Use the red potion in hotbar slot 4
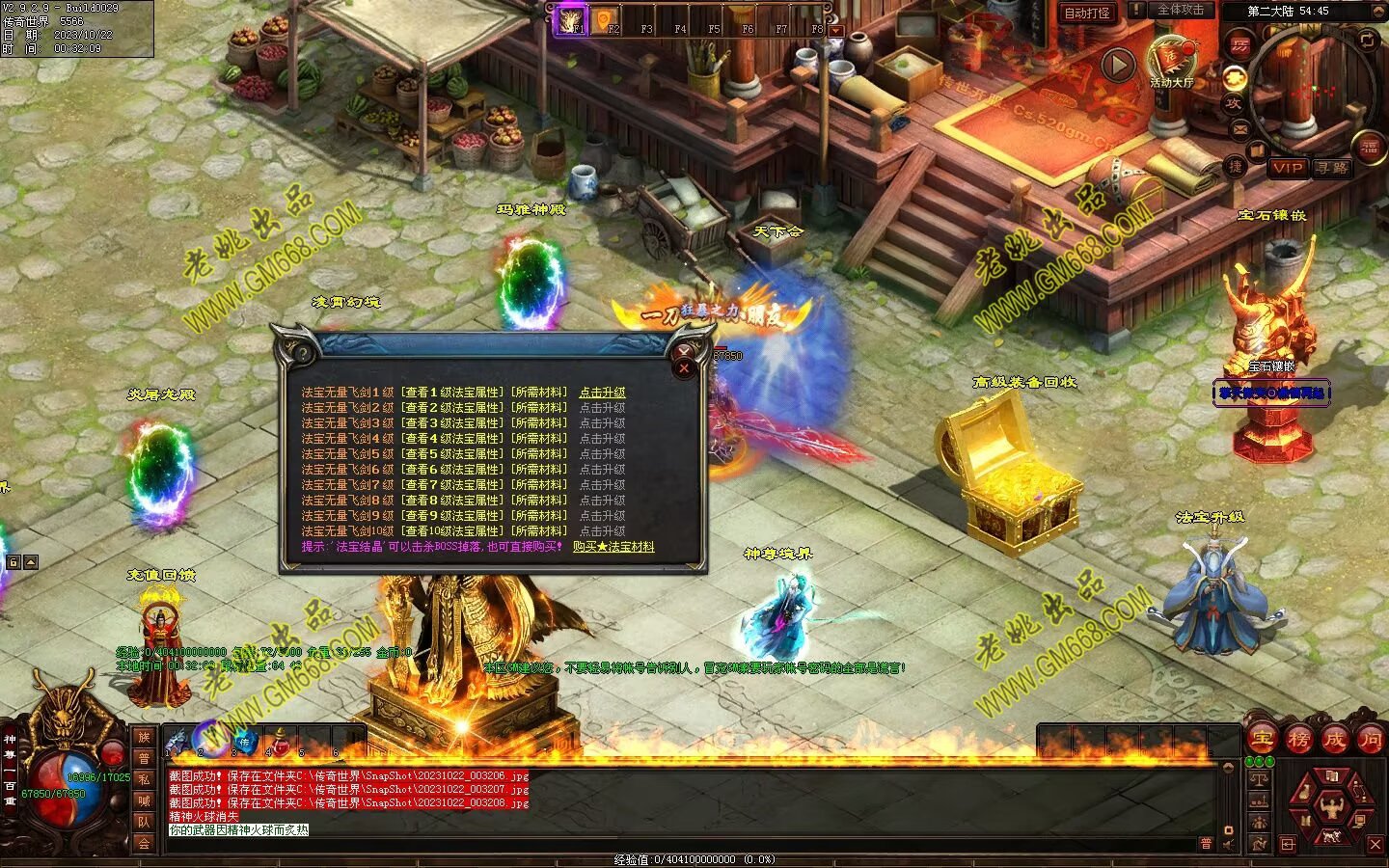This screenshot has height=868, width=1389. [278, 741]
